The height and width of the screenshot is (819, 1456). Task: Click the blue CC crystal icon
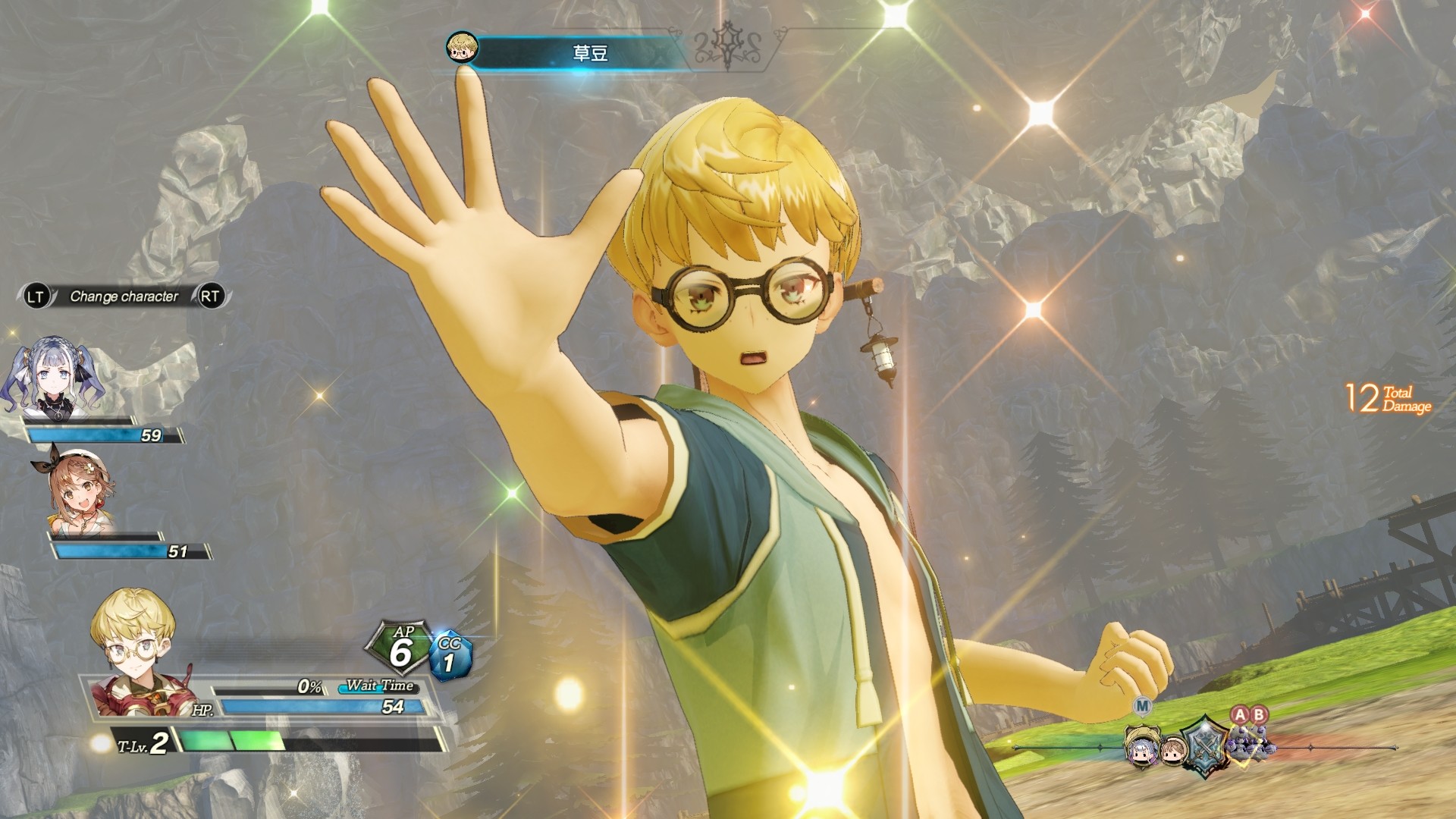coord(450,656)
